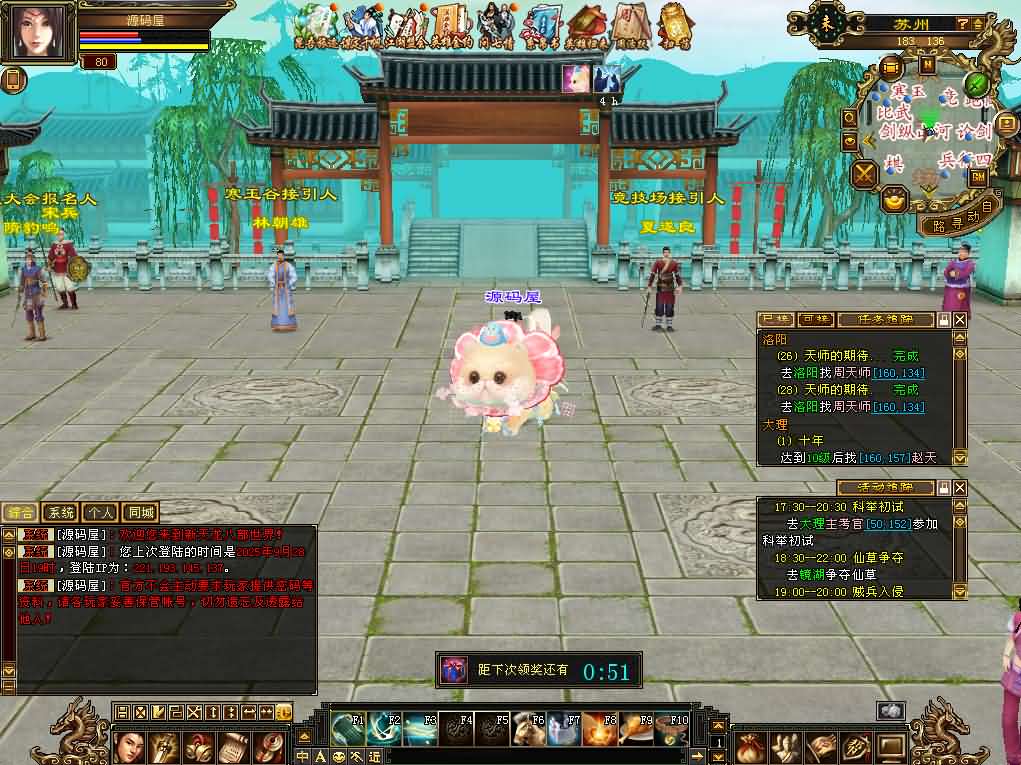Open the 英雄归来 event icon
1021x765 pixels.
[583, 25]
